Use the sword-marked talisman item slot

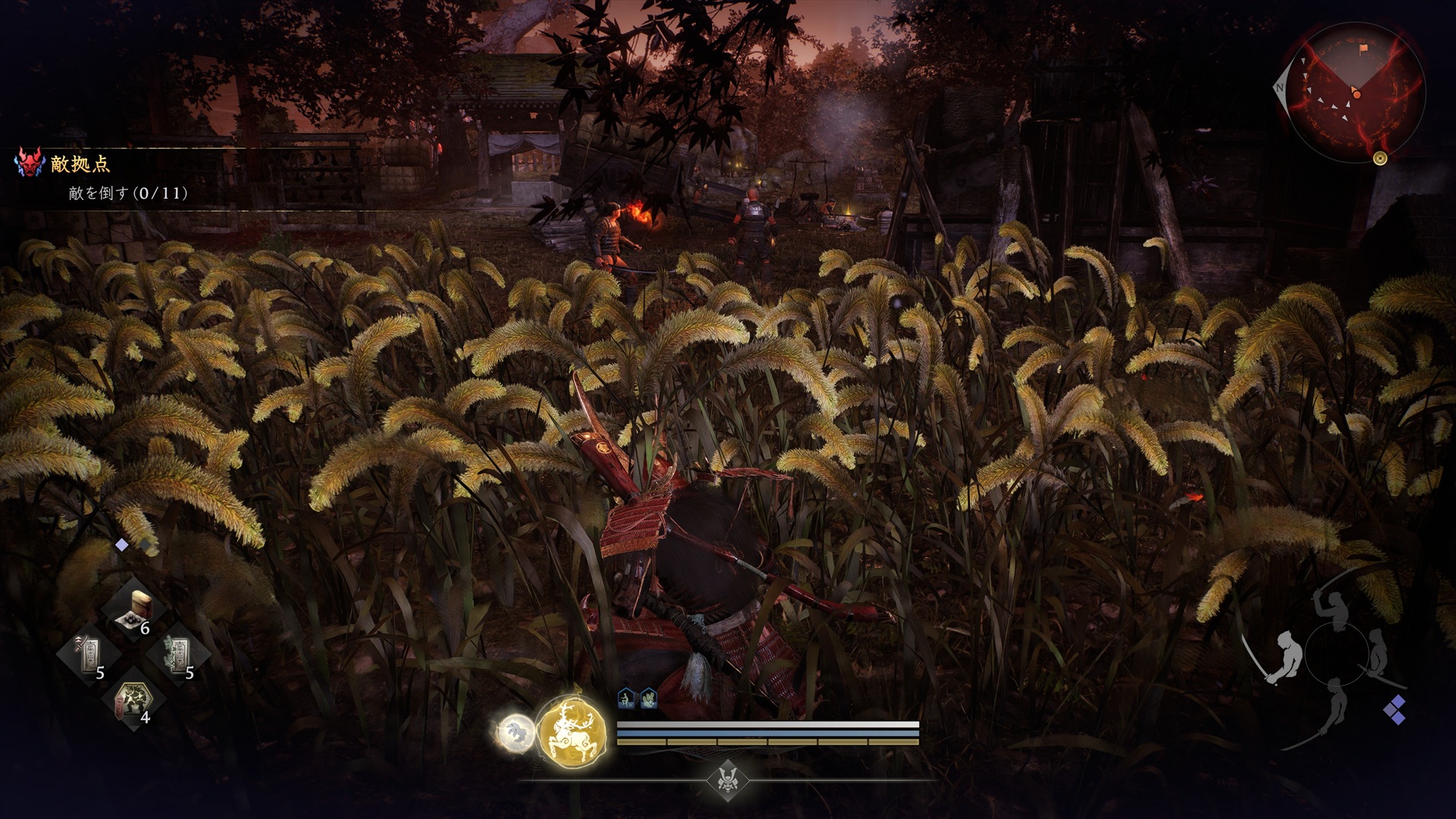click(89, 654)
